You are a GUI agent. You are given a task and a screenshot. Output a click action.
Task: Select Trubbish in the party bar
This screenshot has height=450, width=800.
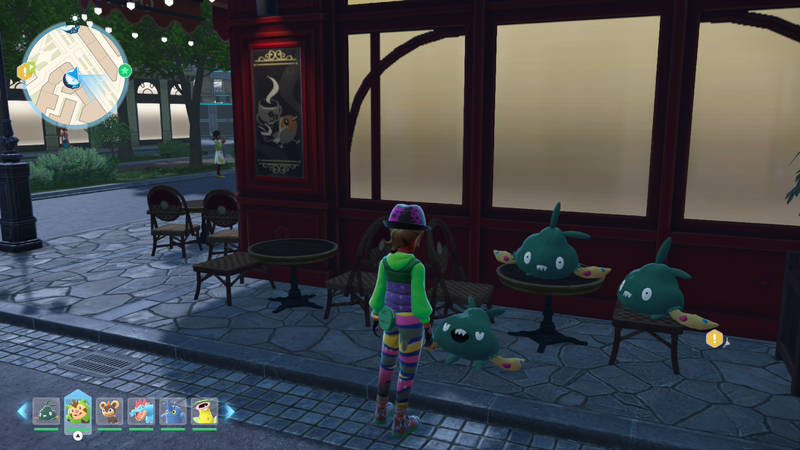point(46,411)
